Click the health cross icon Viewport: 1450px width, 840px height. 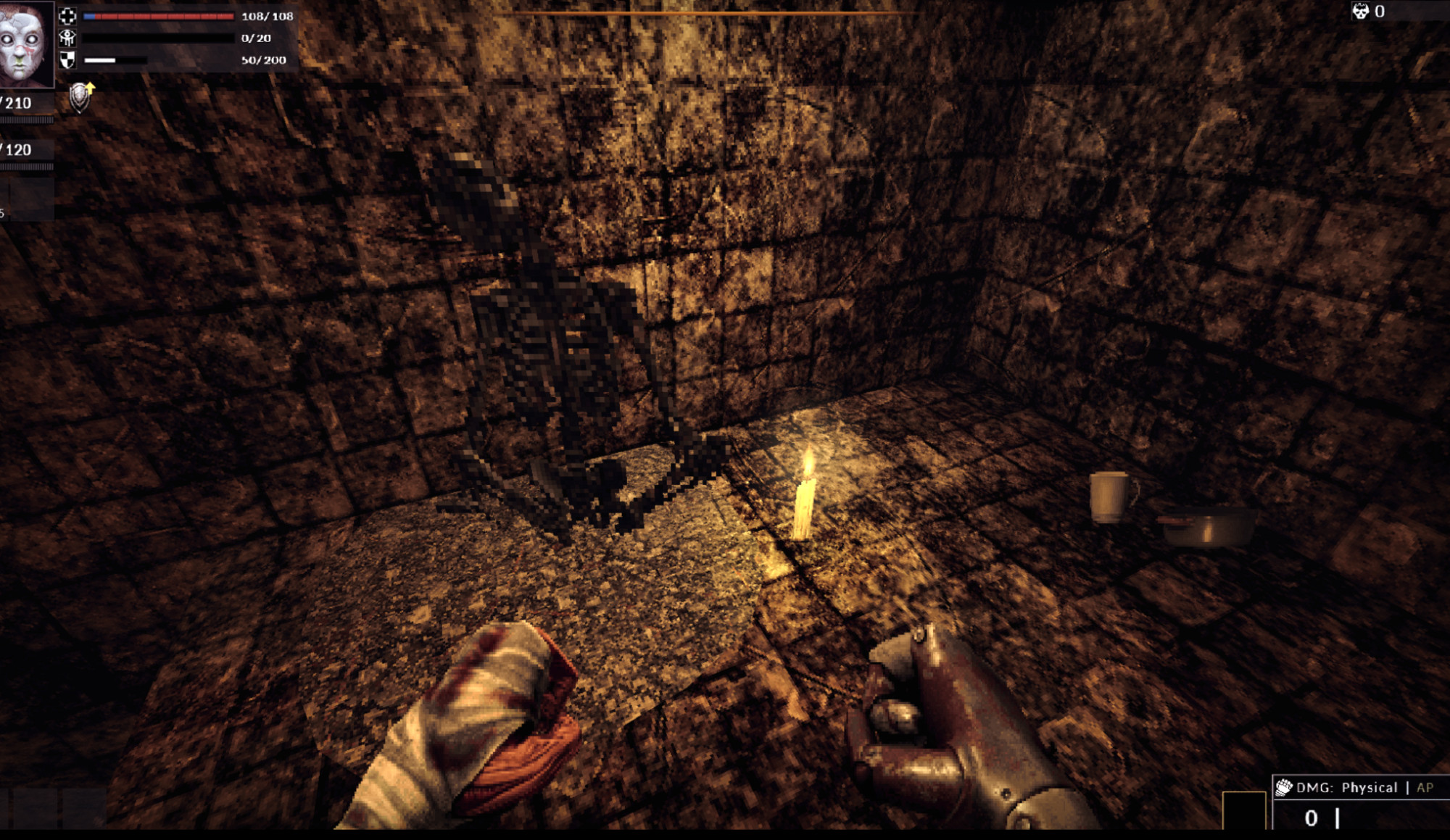pos(67,16)
